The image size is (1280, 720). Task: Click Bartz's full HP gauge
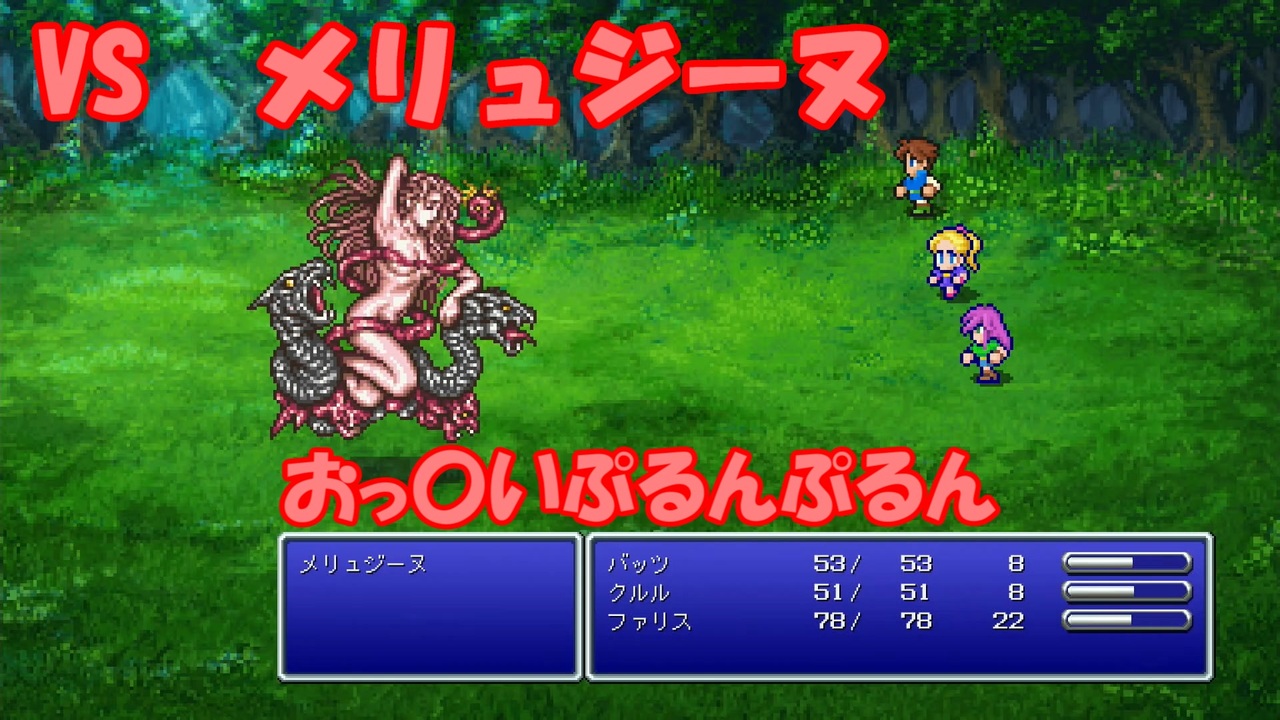(1128, 563)
